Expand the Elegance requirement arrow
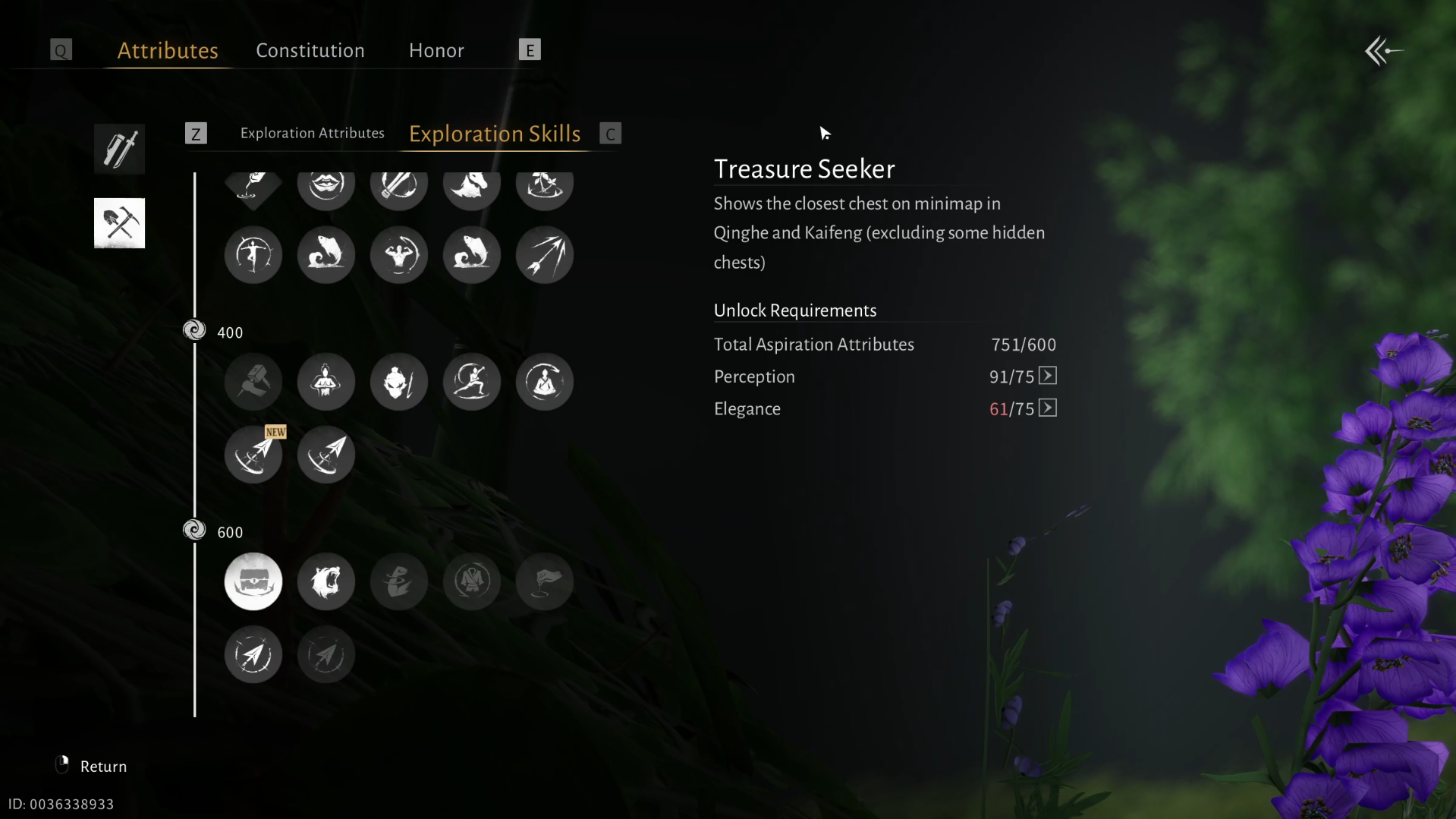Viewport: 1456px width, 819px height. [x=1047, y=408]
